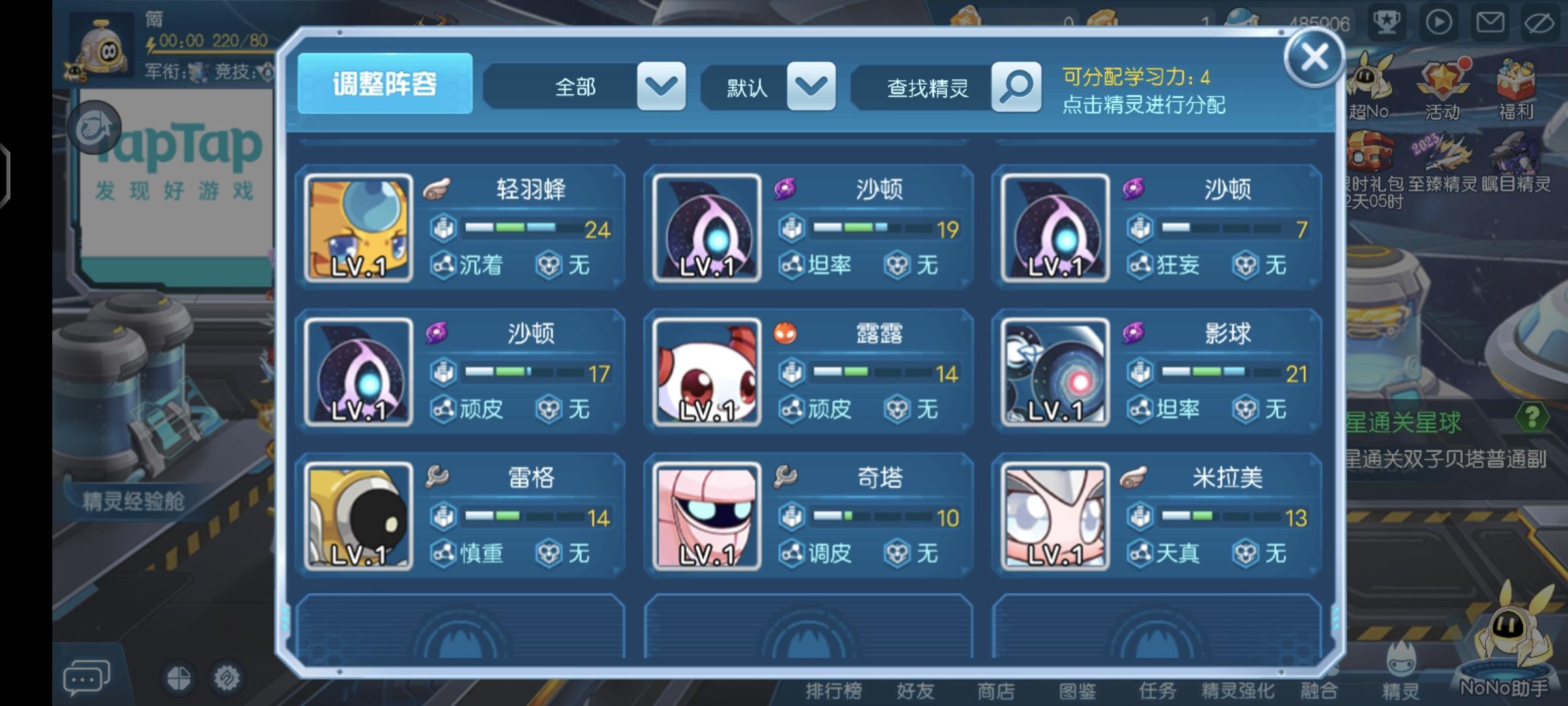Open the chat bubble icon bottom left
This screenshot has height=706, width=1568.
[87, 677]
